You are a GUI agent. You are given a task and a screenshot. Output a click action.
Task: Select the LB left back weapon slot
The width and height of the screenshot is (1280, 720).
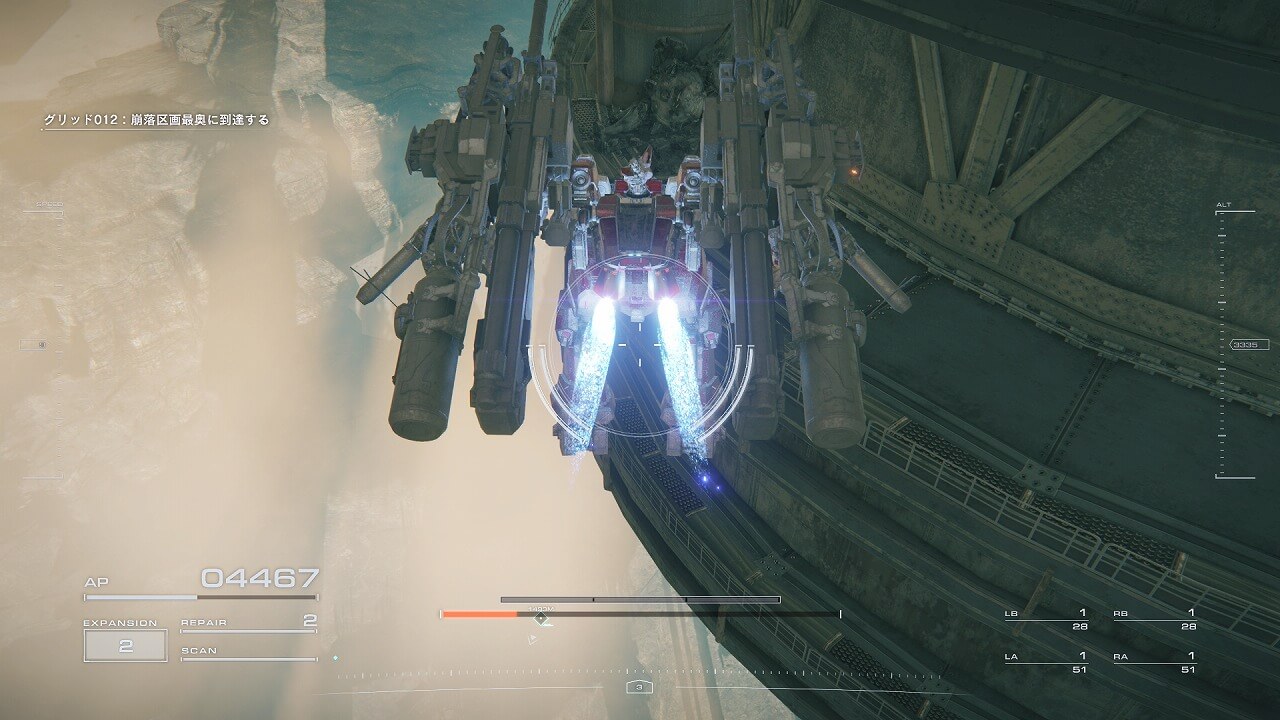pyautogui.click(x=1046, y=619)
